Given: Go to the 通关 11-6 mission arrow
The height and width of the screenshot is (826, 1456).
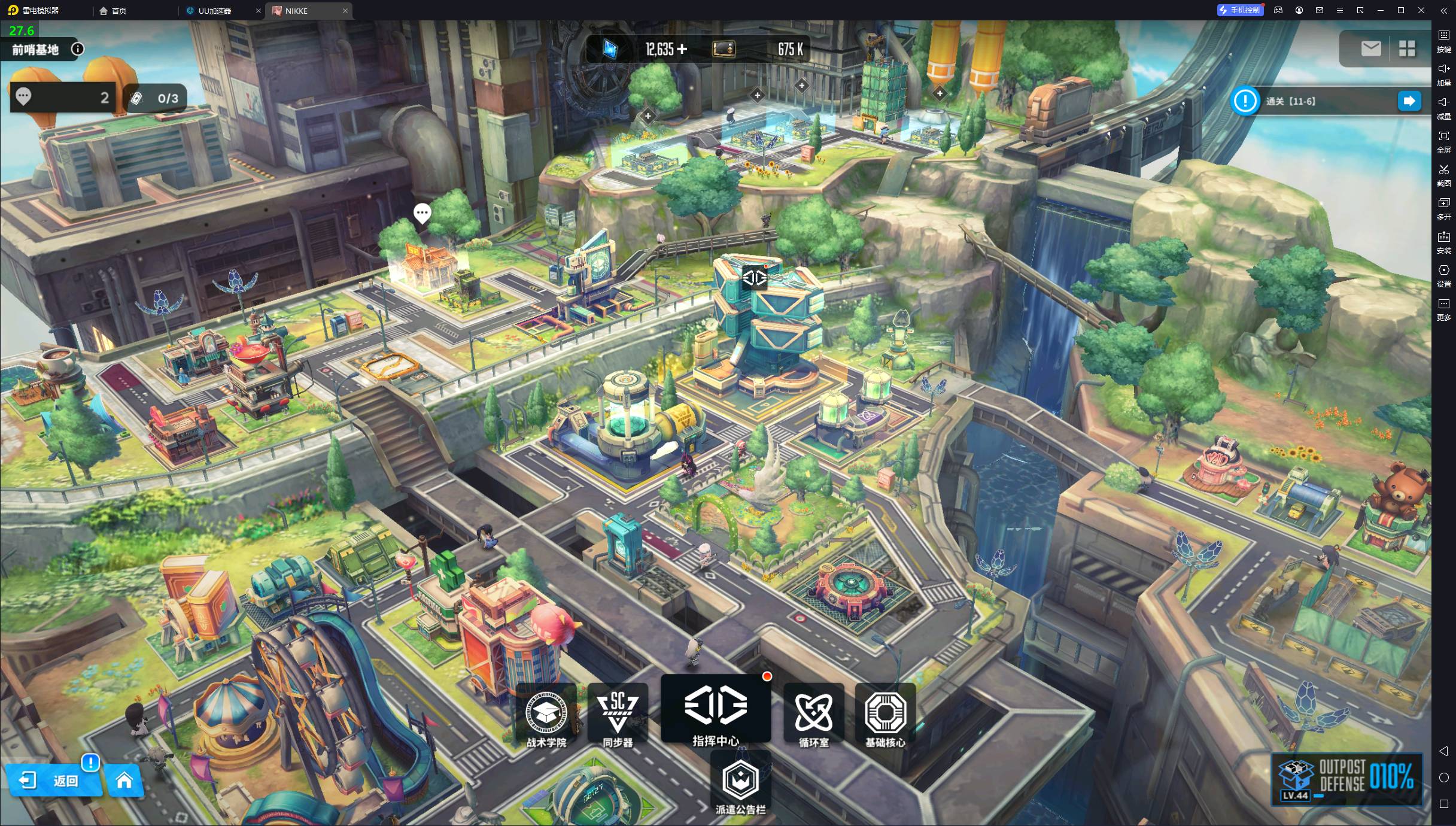Looking at the screenshot, I should (x=1409, y=101).
